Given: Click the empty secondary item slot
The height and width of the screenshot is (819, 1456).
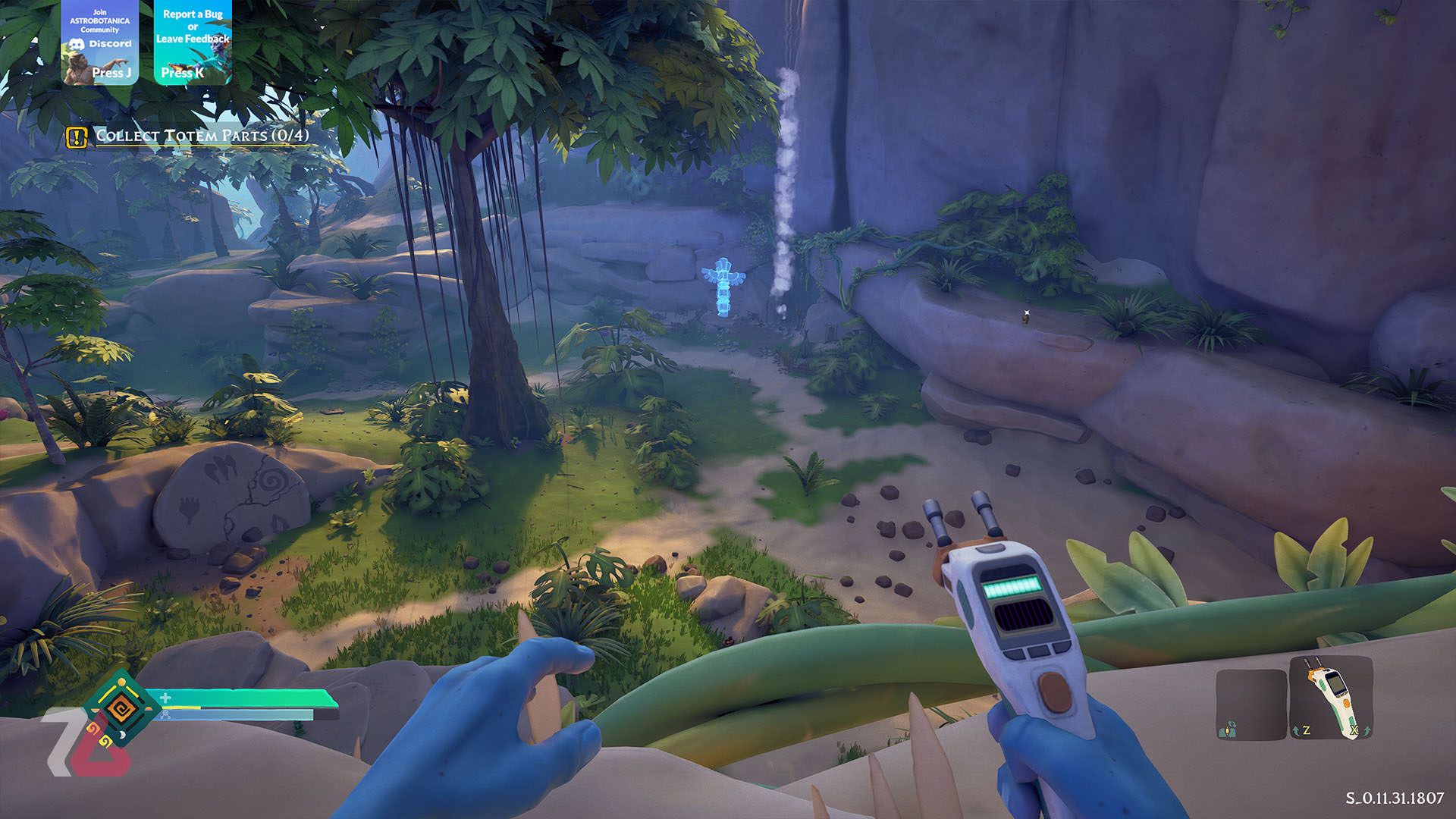Looking at the screenshot, I should (1250, 704).
